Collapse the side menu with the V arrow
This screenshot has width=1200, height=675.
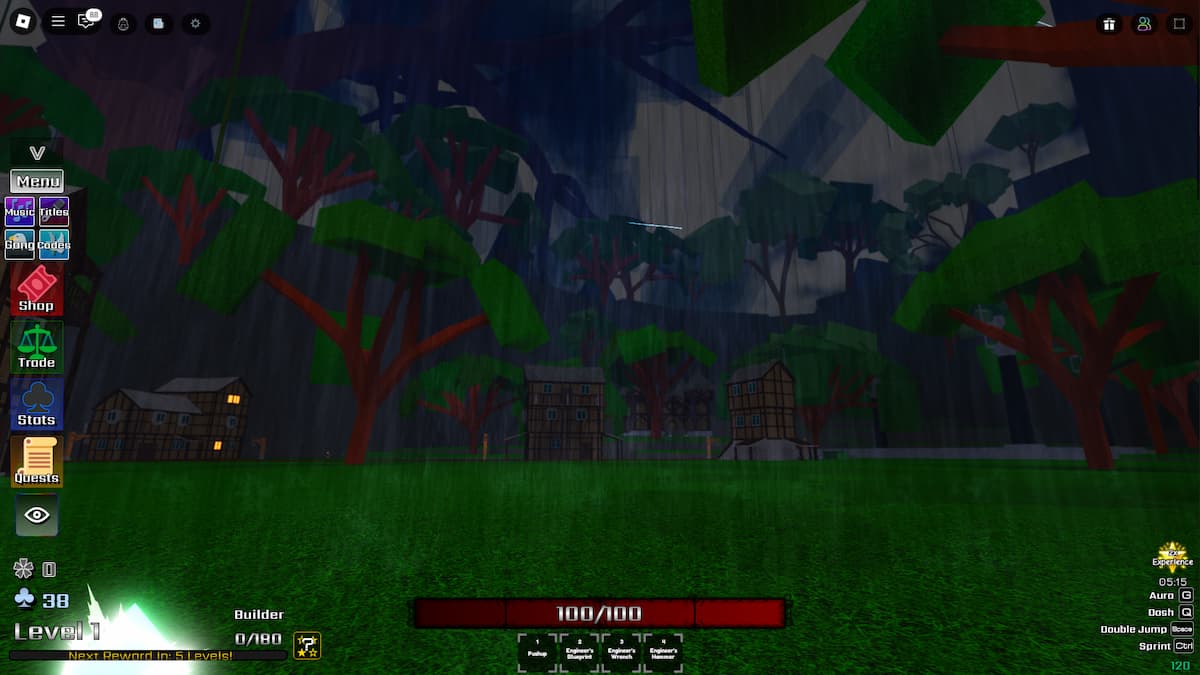coord(37,153)
